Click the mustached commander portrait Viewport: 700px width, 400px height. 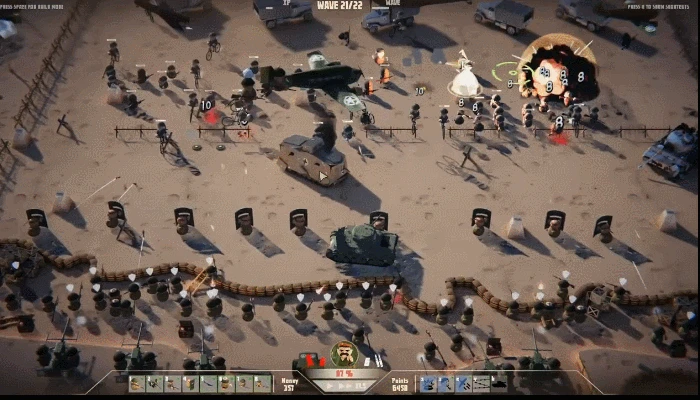[344, 354]
